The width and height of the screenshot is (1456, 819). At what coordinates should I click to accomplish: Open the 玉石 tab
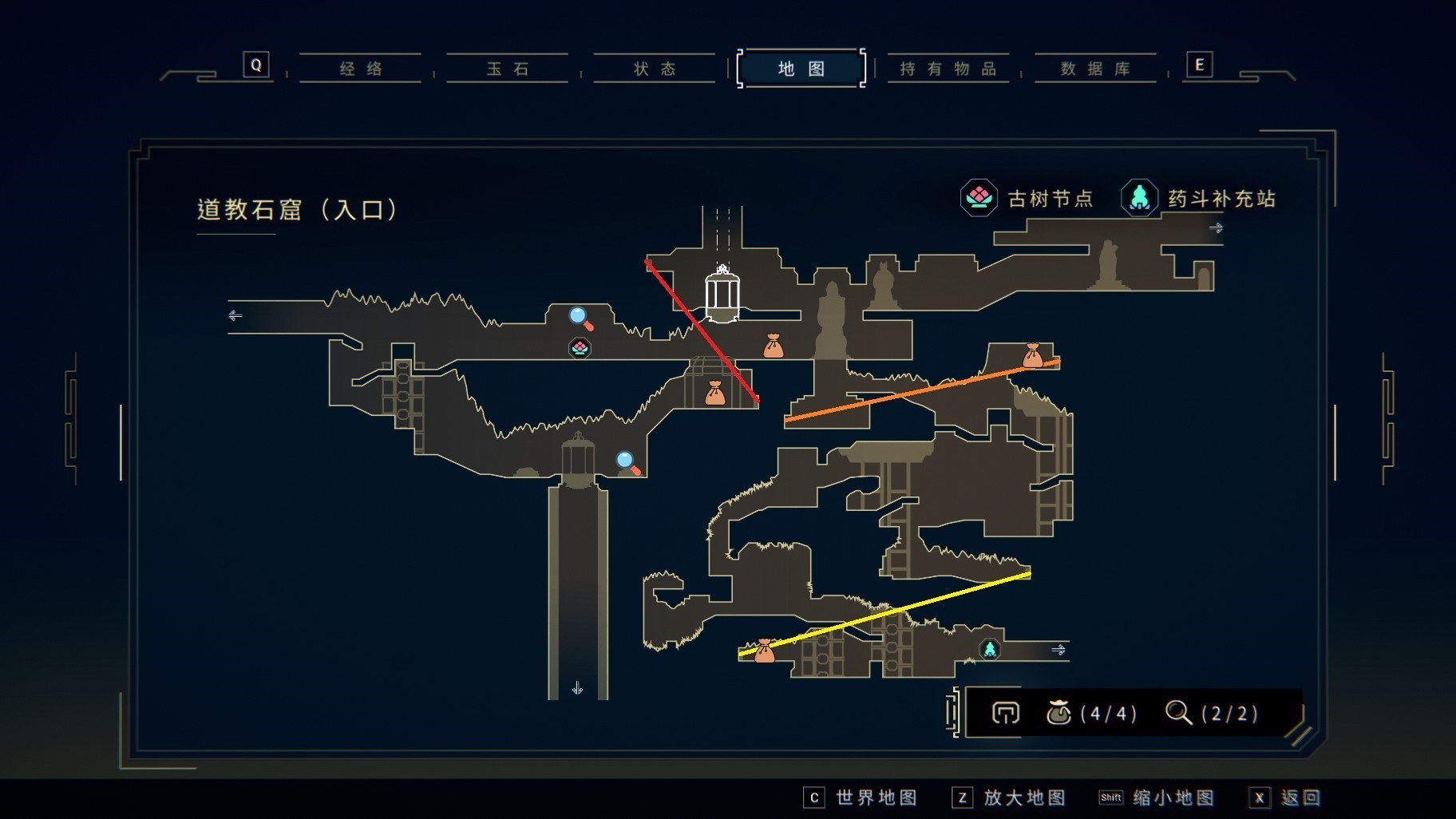[x=508, y=69]
